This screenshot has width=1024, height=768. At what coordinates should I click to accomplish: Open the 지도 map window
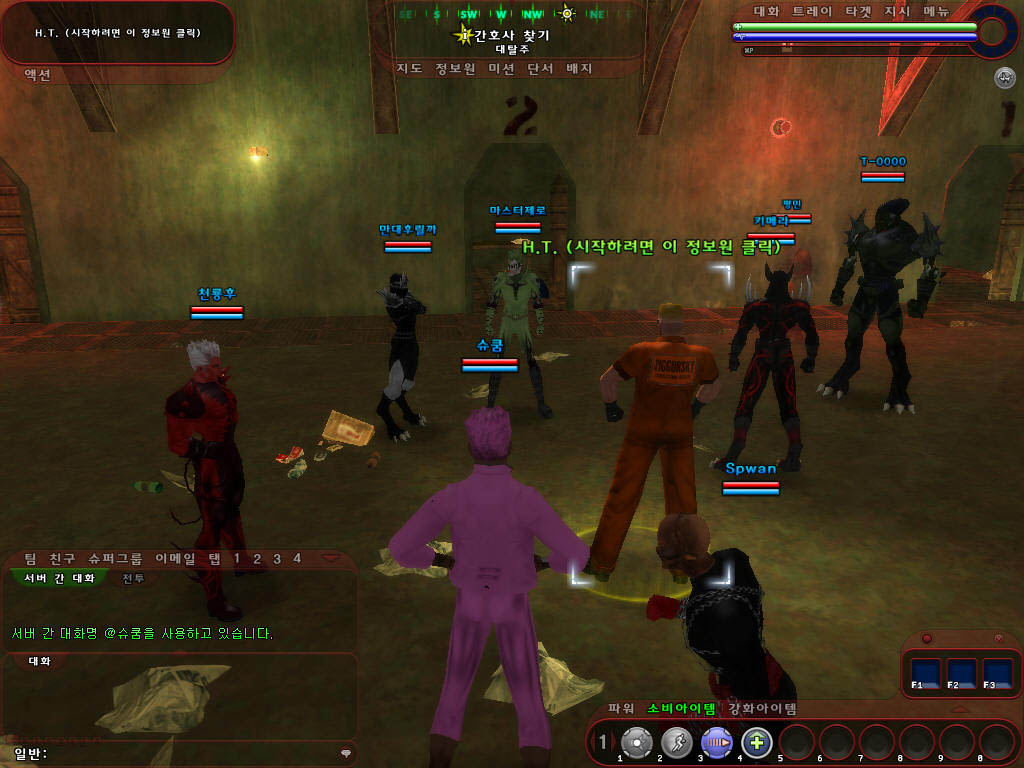tap(409, 69)
